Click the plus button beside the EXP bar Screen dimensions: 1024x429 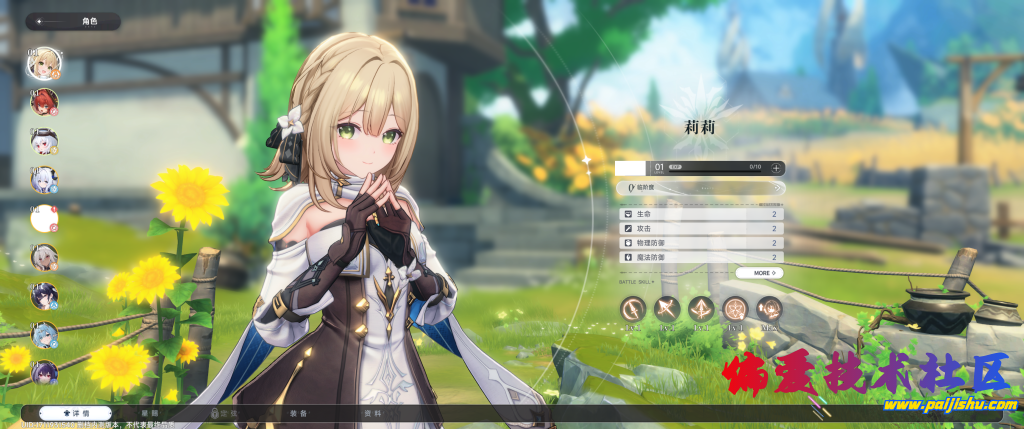(777, 168)
